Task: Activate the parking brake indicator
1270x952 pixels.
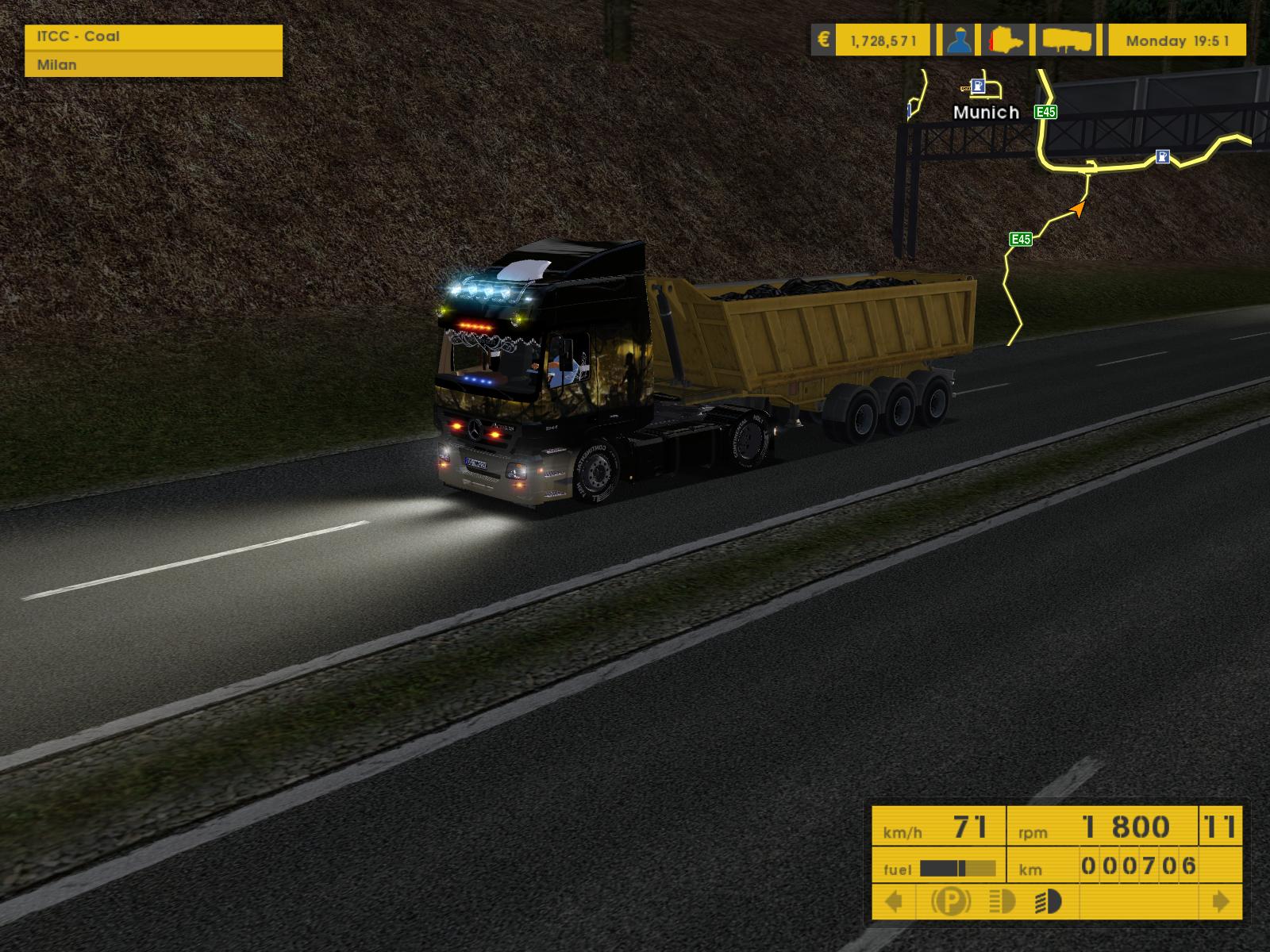Action: click(950, 902)
